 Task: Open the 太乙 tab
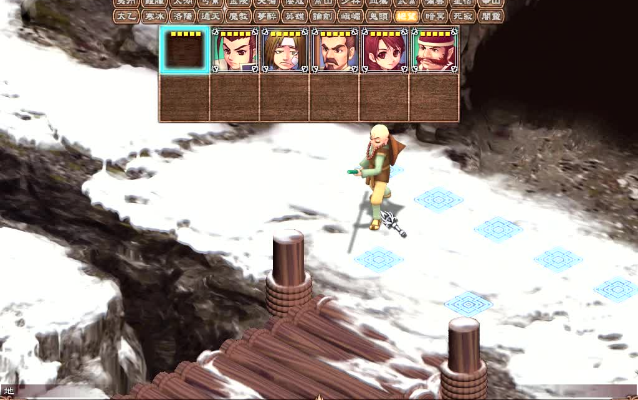click(126, 16)
